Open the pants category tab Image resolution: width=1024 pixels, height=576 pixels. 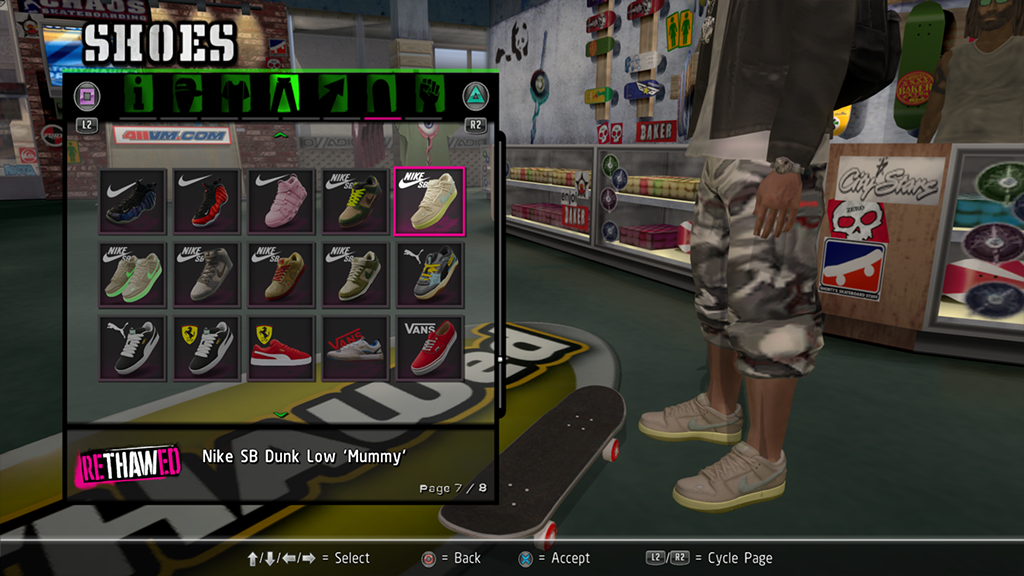pos(283,95)
